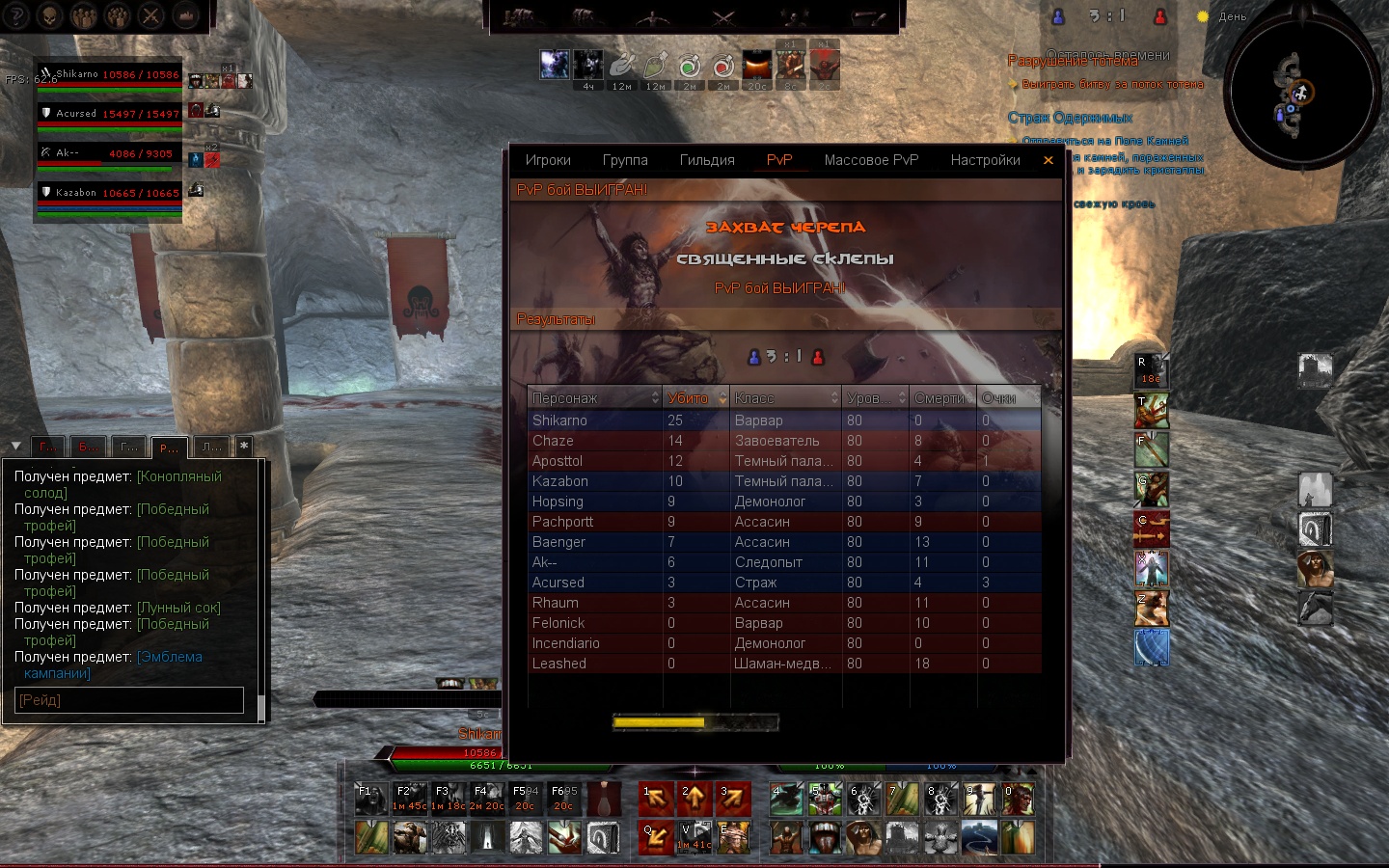Switch to the Игроки tab
The height and width of the screenshot is (868, 1389).
(x=548, y=160)
